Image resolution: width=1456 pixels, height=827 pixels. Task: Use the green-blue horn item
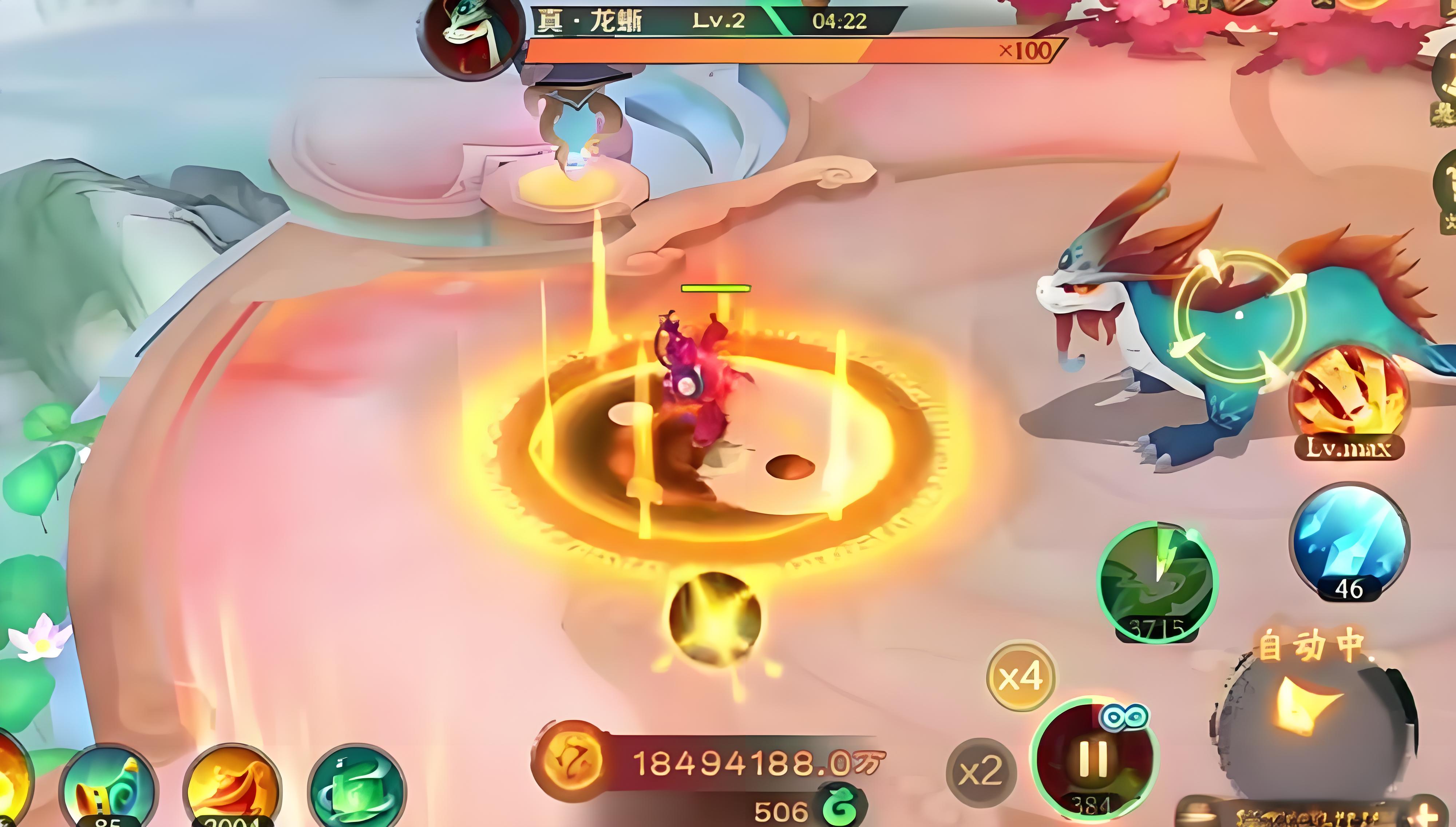[x=109, y=787]
